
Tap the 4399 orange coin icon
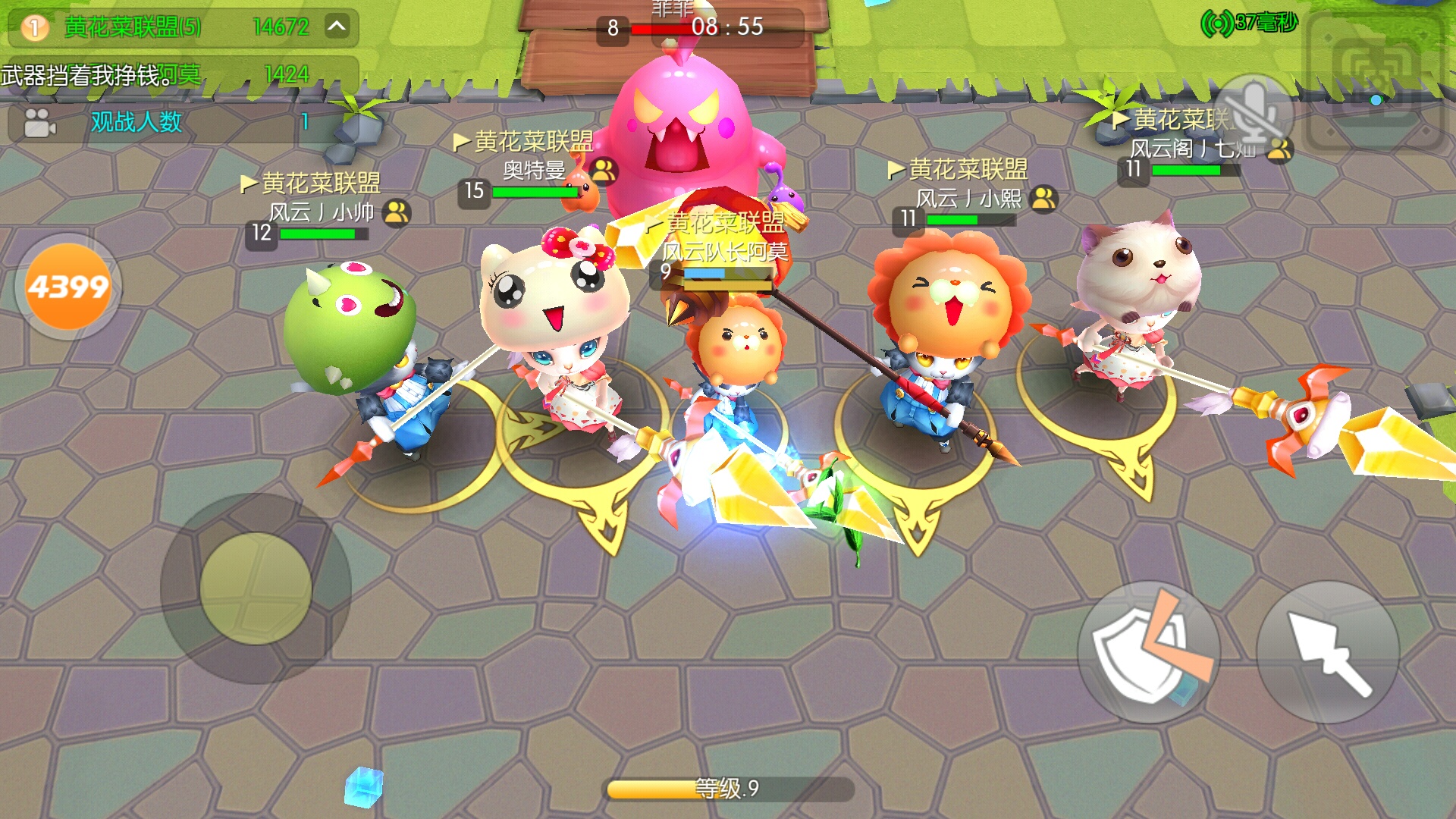(x=67, y=284)
